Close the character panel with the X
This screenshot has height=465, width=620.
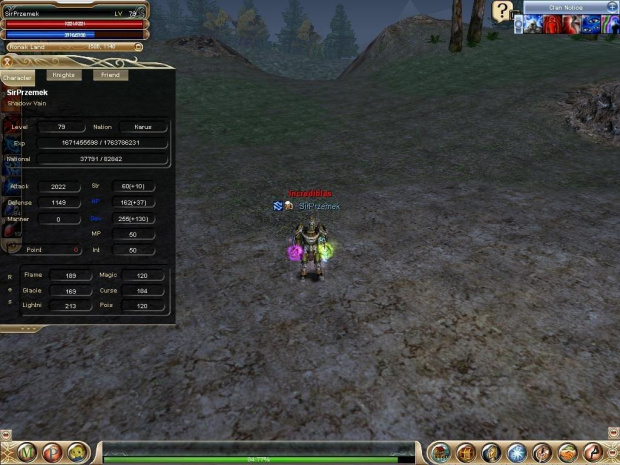coord(8,63)
